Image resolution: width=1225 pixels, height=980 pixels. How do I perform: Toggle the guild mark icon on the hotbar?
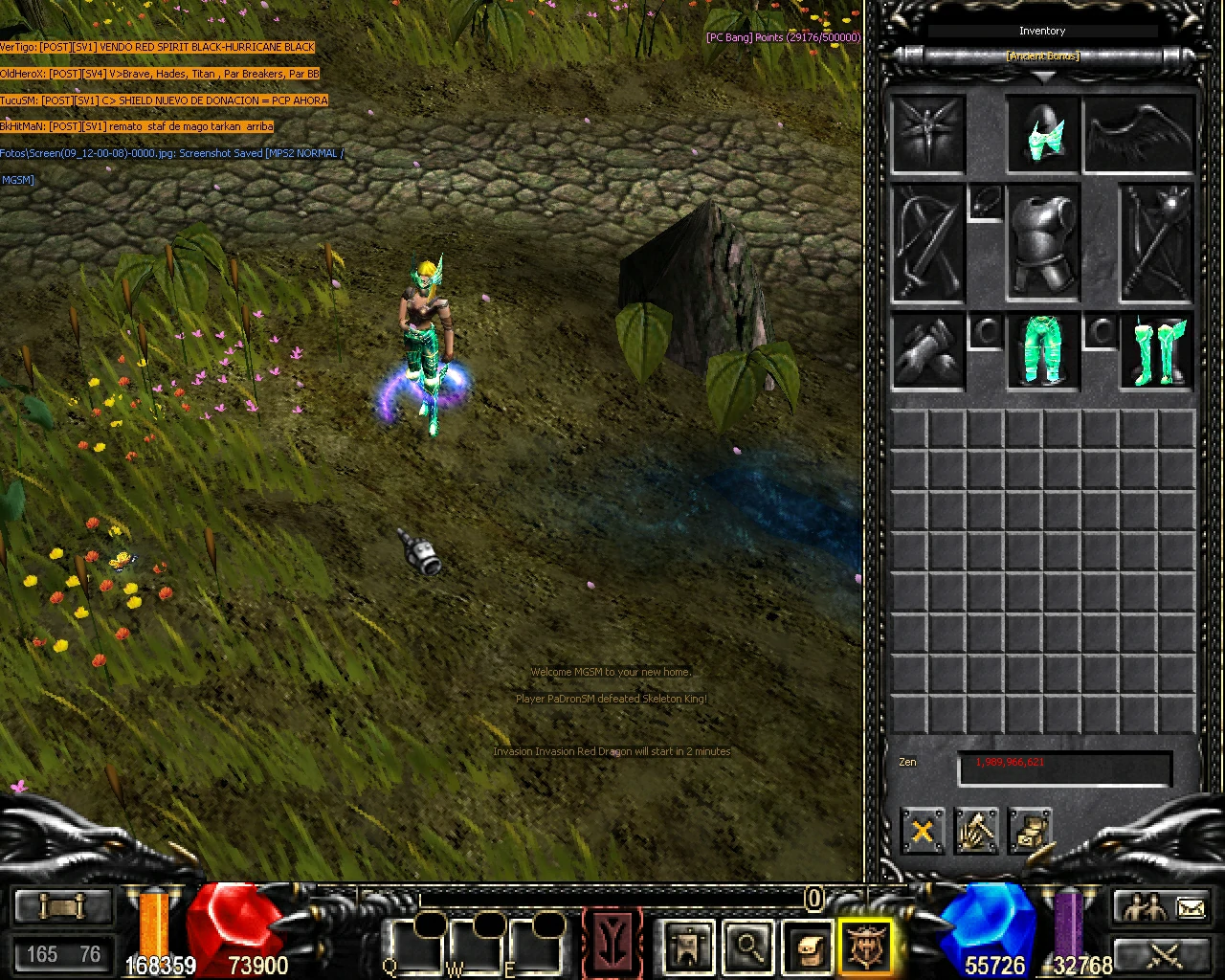click(688, 947)
